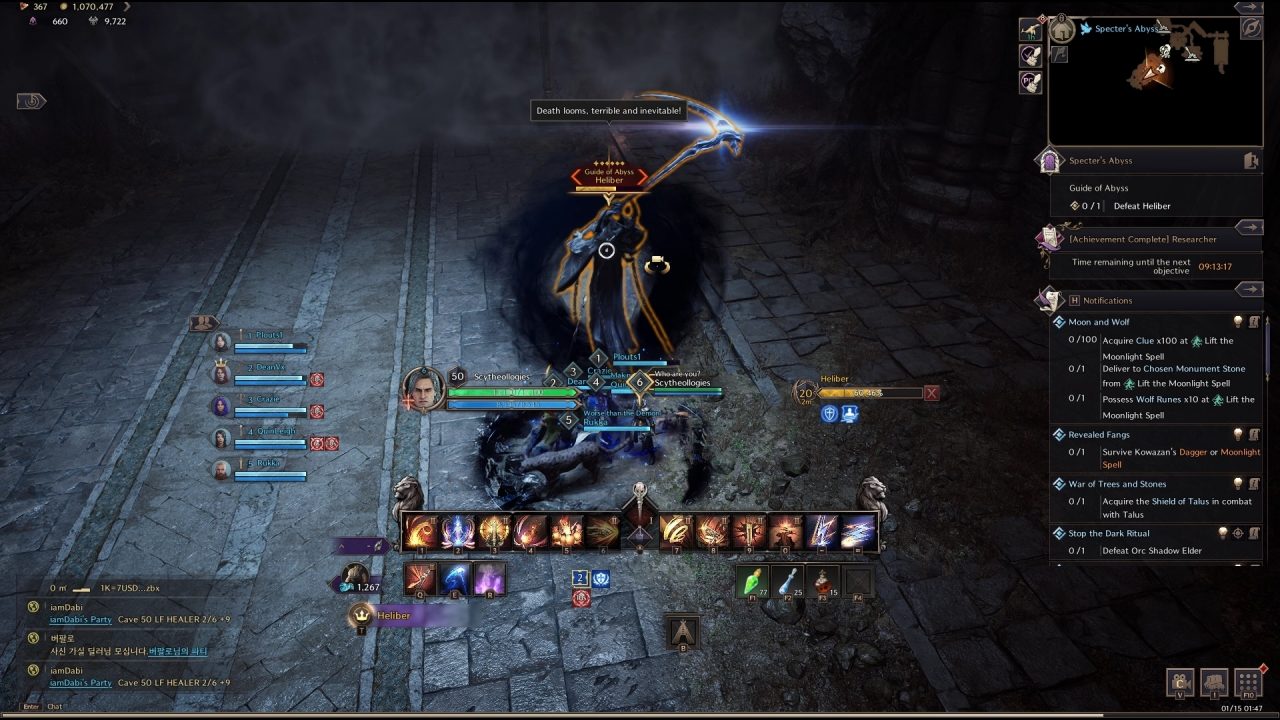Image resolution: width=1280 pixels, height=720 pixels.
Task: Enable the locator toggle on Stop the Dark Ritual
Action: coord(1238,533)
